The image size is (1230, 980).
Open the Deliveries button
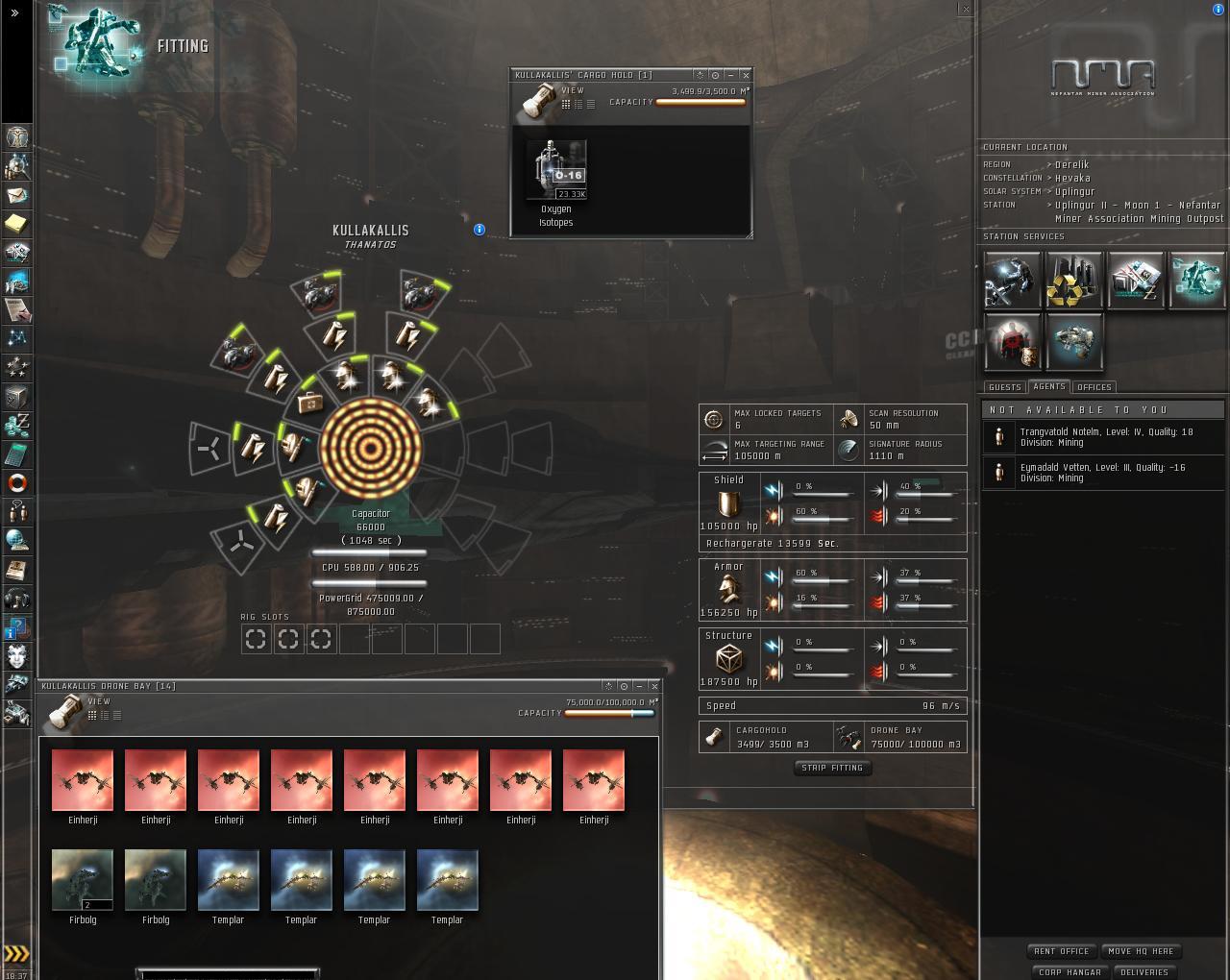1144,971
